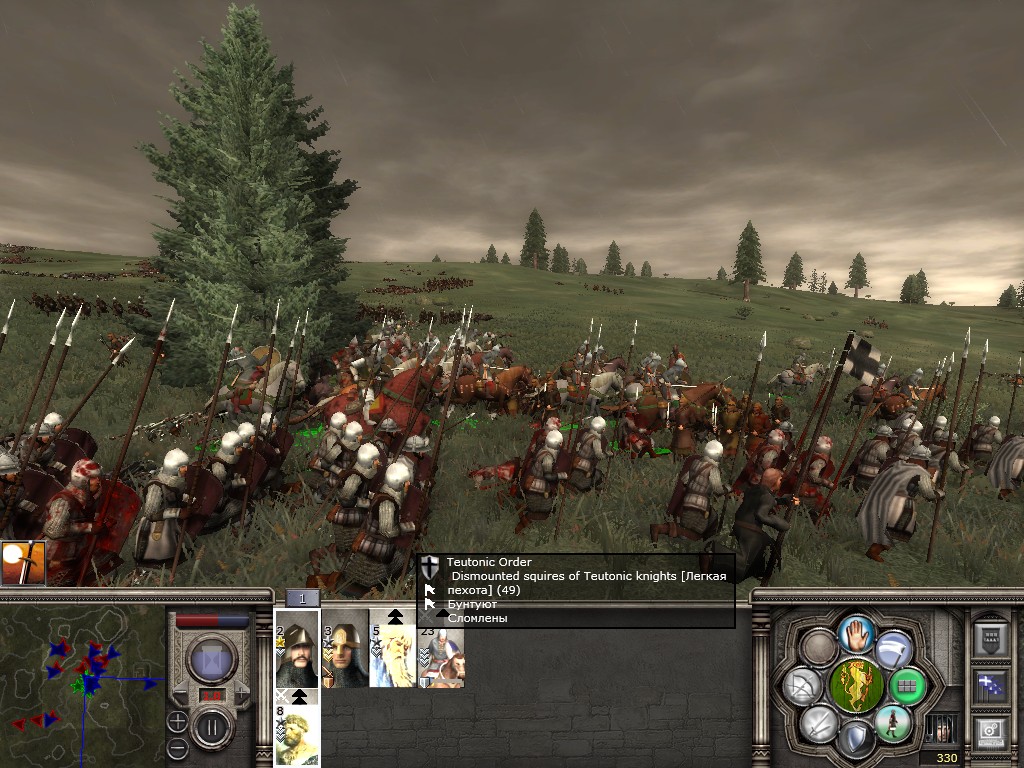Image resolution: width=1024 pixels, height=768 pixels.
Task: Toggle fire at will with the bow button
Action: click(802, 686)
